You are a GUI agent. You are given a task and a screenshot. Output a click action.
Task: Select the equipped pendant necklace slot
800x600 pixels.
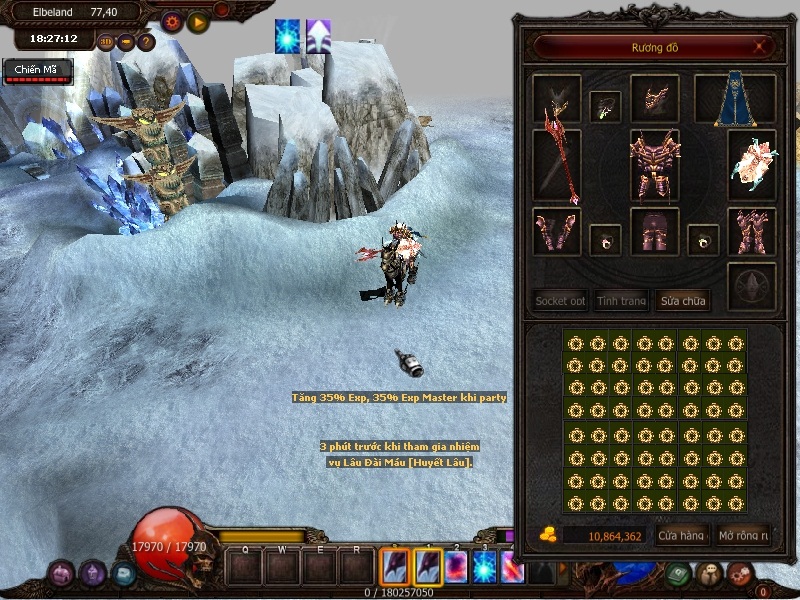(x=605, y=106)
